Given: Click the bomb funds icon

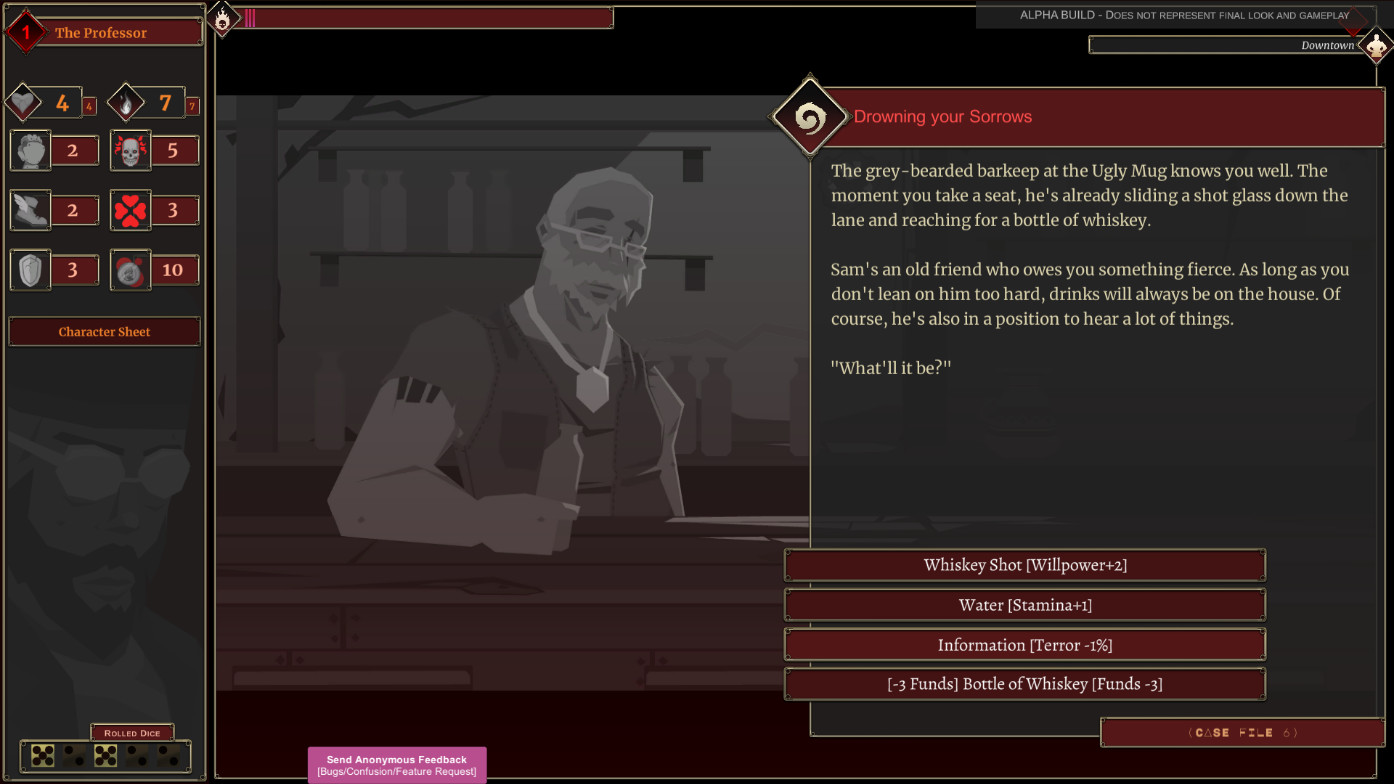Looking at the screenshot, I should (x=130, y=269).
